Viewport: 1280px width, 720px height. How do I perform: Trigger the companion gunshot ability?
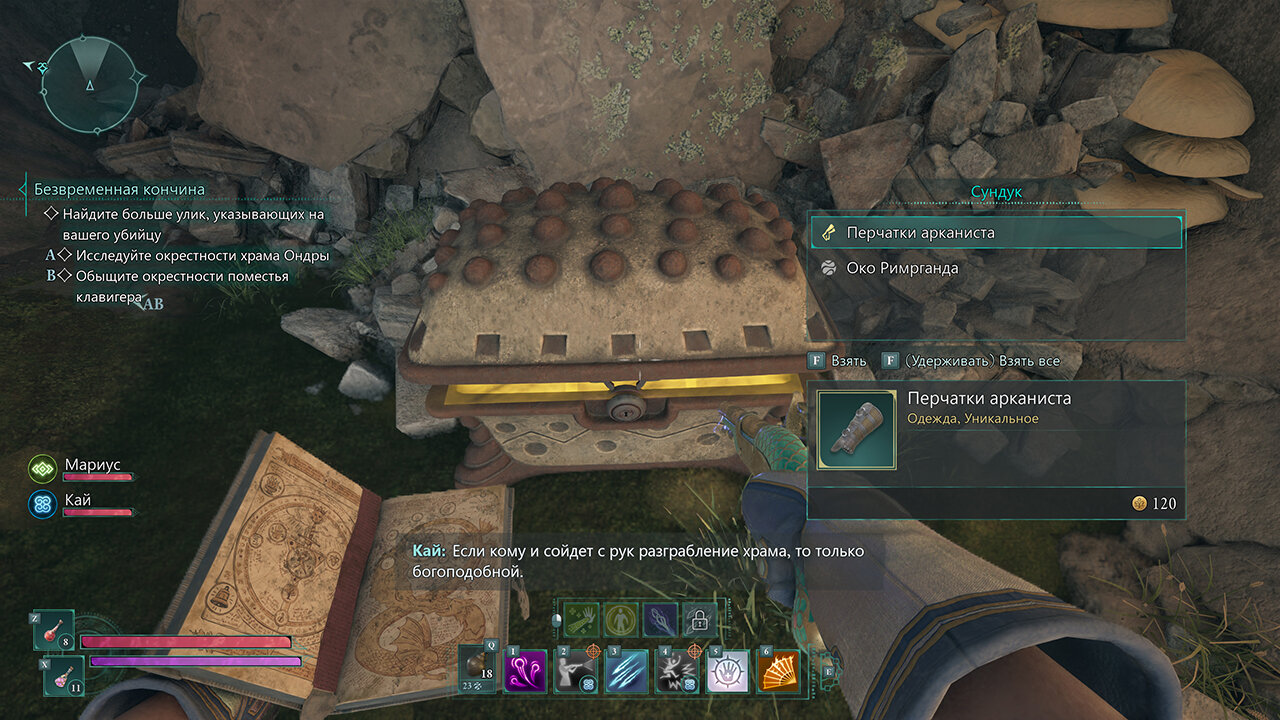pos(576,669)
